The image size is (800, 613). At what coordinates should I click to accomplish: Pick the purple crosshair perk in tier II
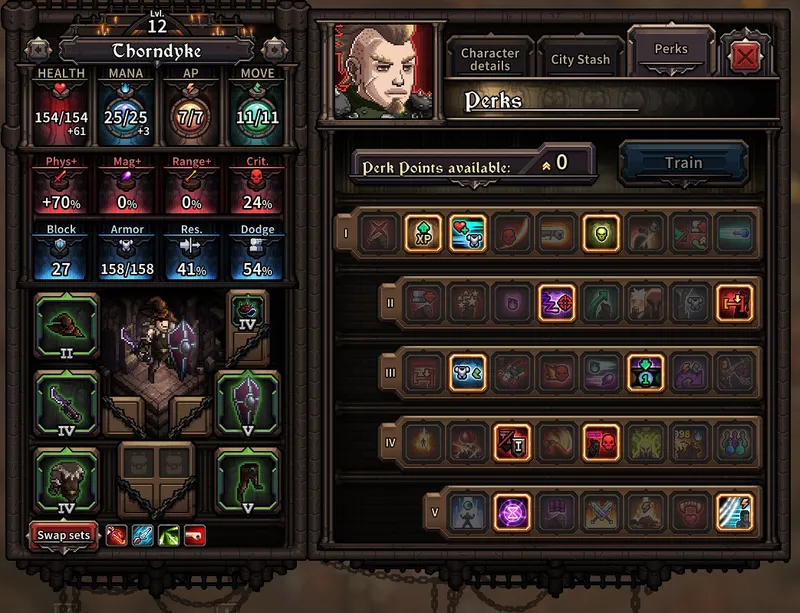(x=557, y=303)
